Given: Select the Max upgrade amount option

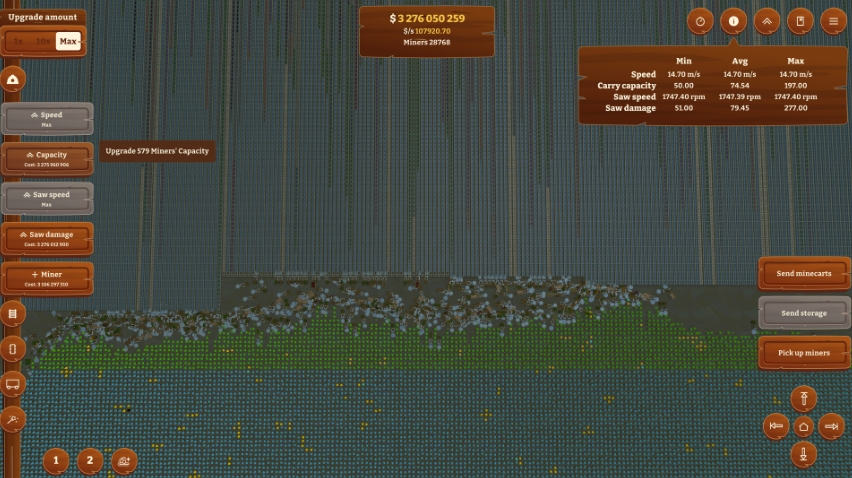Looking at the screenshot, I should pos(68,41).
